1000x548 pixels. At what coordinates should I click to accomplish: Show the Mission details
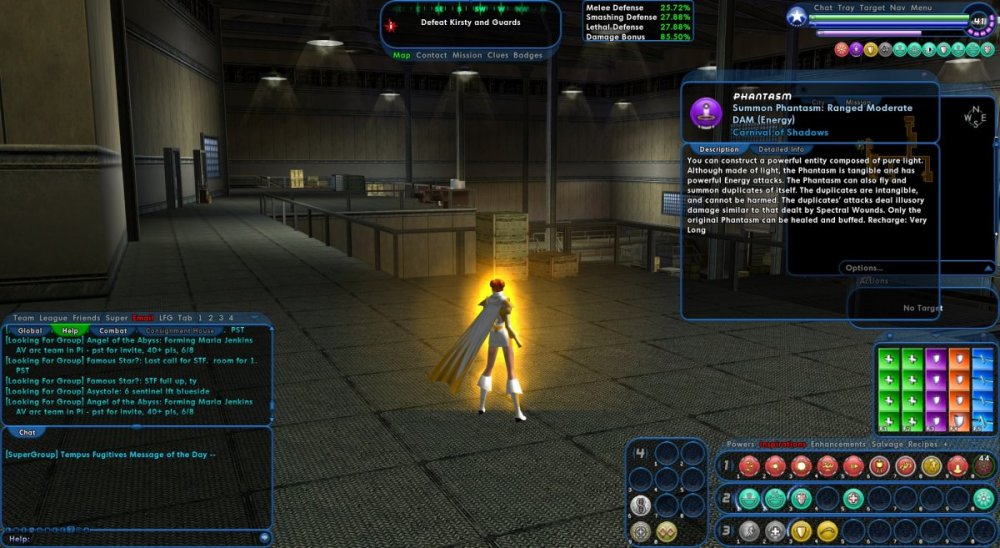click(467, 56)
